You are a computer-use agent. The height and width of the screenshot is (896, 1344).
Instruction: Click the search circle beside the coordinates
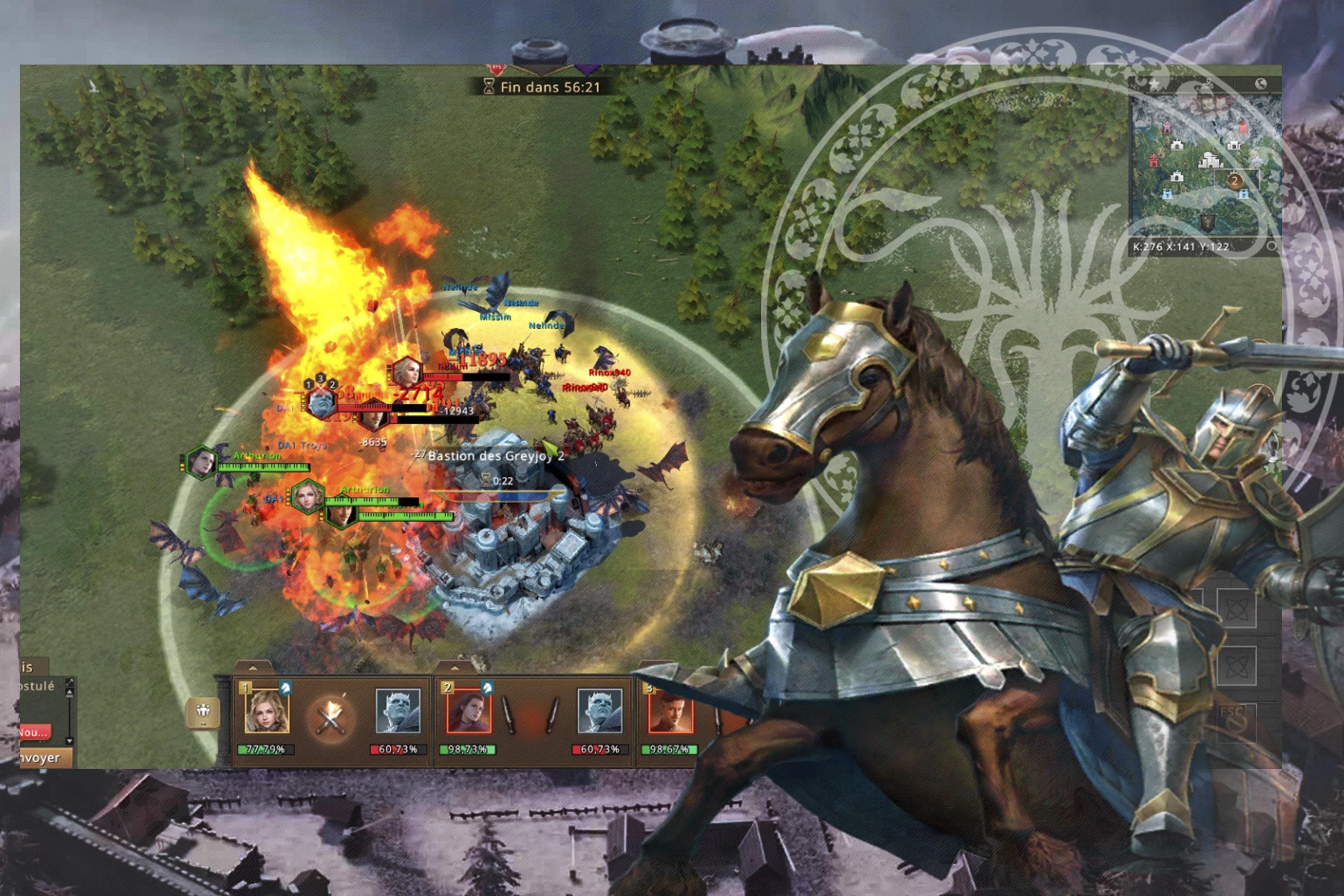[1271, 246]
